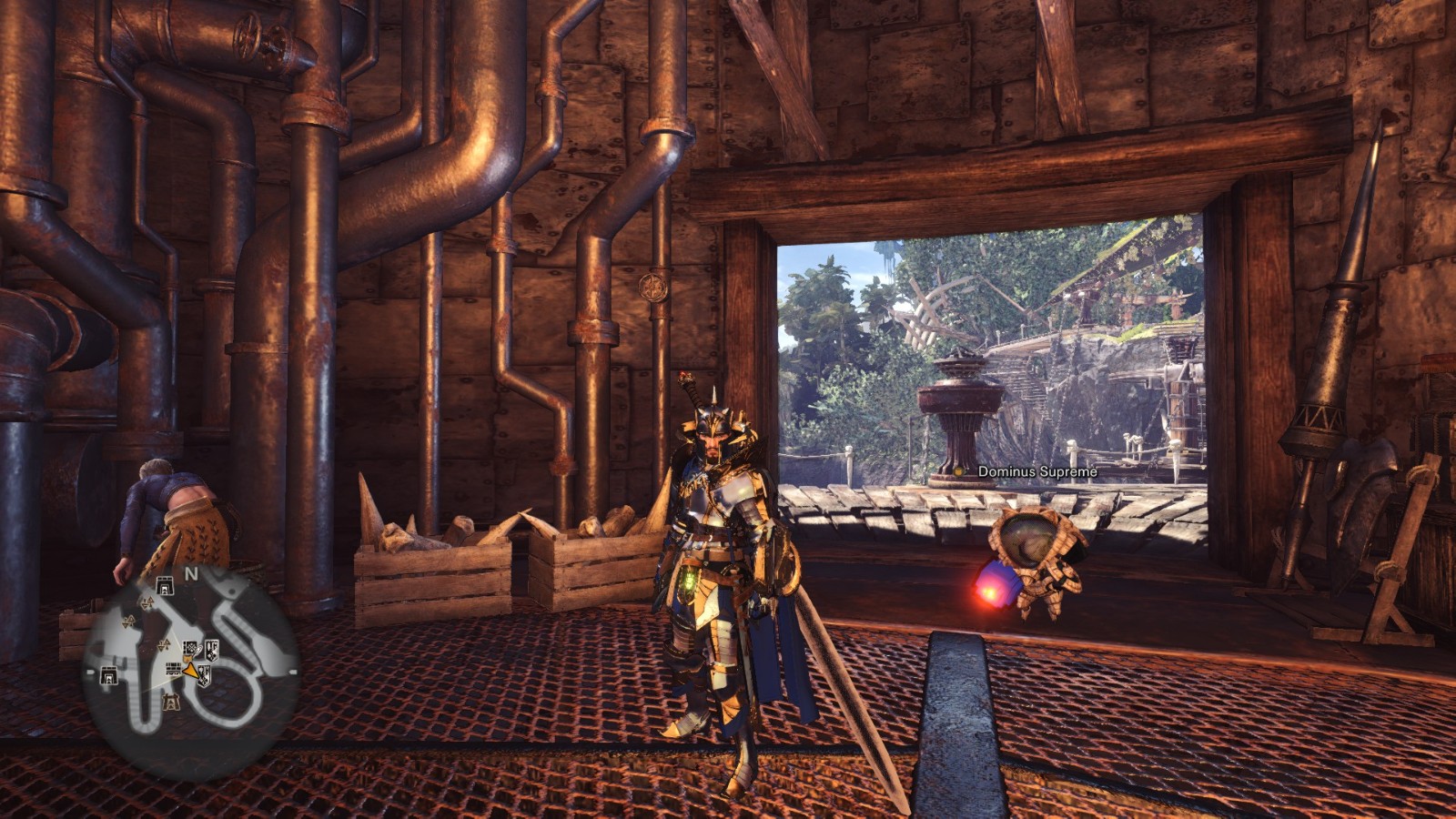Viewport: 1456px width, 819px height.
Task: Click the yellow player arrow on the minimap
Action: 189,671
